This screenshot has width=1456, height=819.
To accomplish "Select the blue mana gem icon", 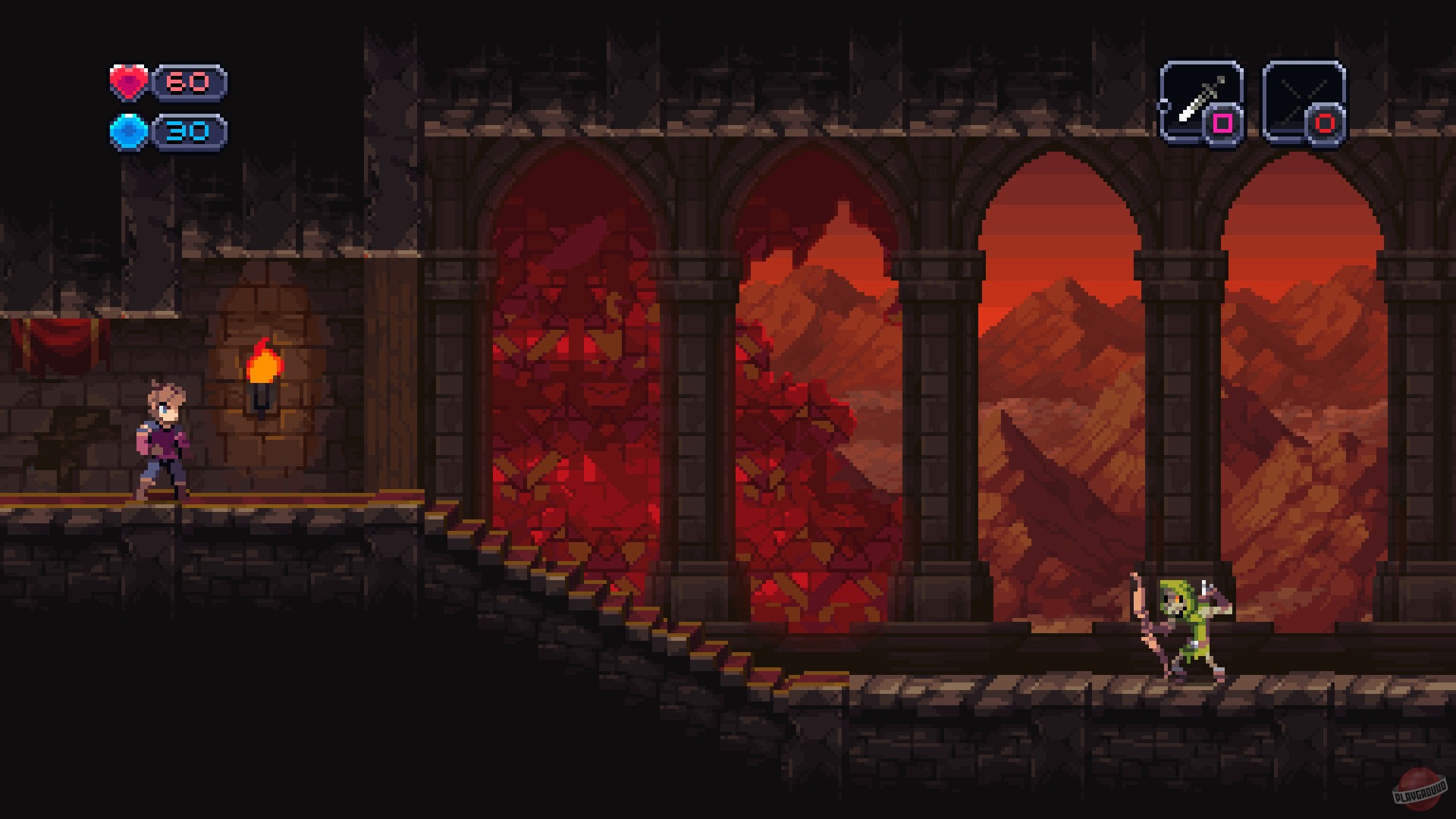I will (x=129, y=131).
